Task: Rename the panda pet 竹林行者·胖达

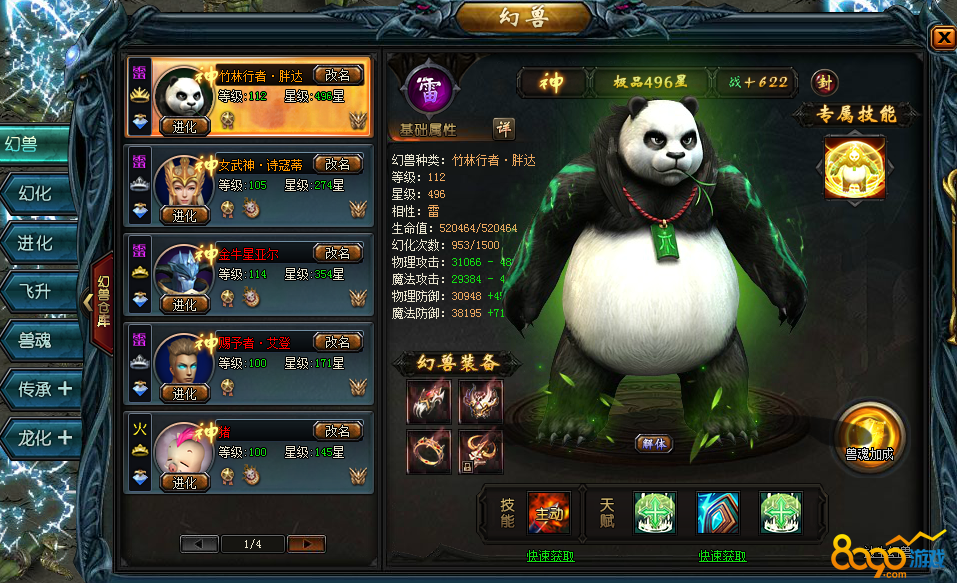Action: 338,75
